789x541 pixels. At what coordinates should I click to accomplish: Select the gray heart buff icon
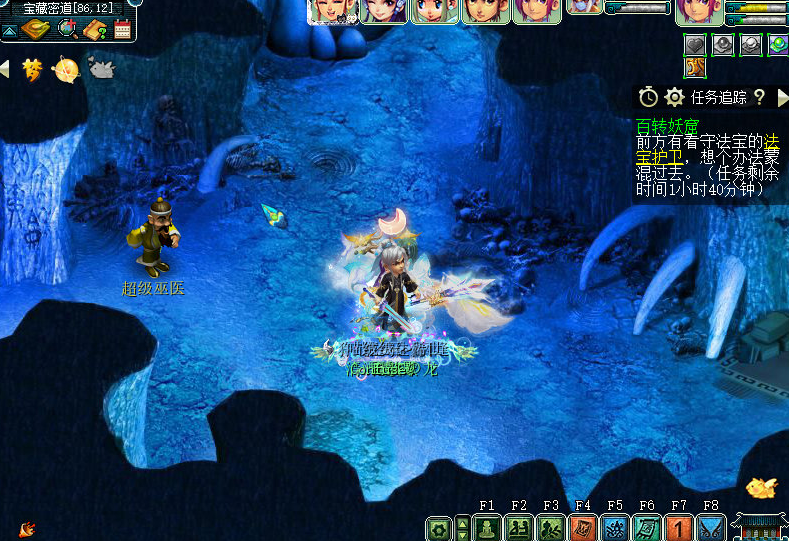(x=695, y=44)
